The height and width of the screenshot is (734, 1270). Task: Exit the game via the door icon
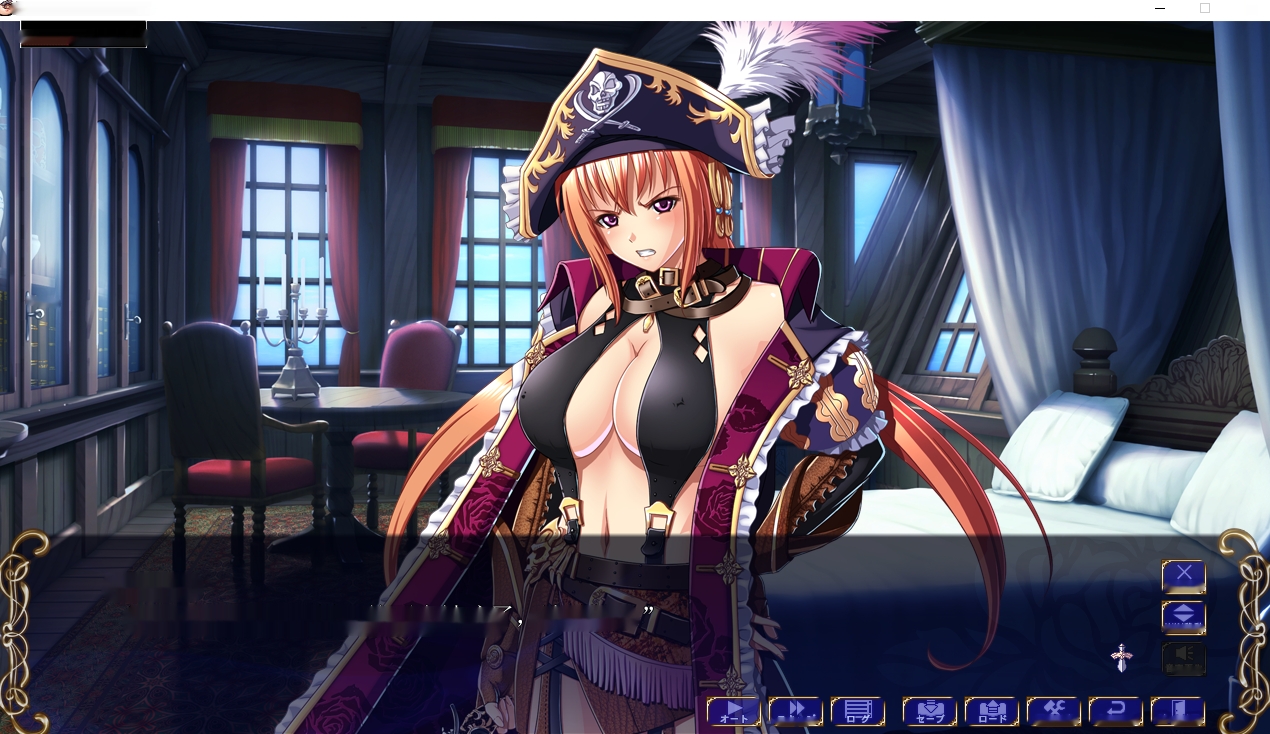point(1177,711)
